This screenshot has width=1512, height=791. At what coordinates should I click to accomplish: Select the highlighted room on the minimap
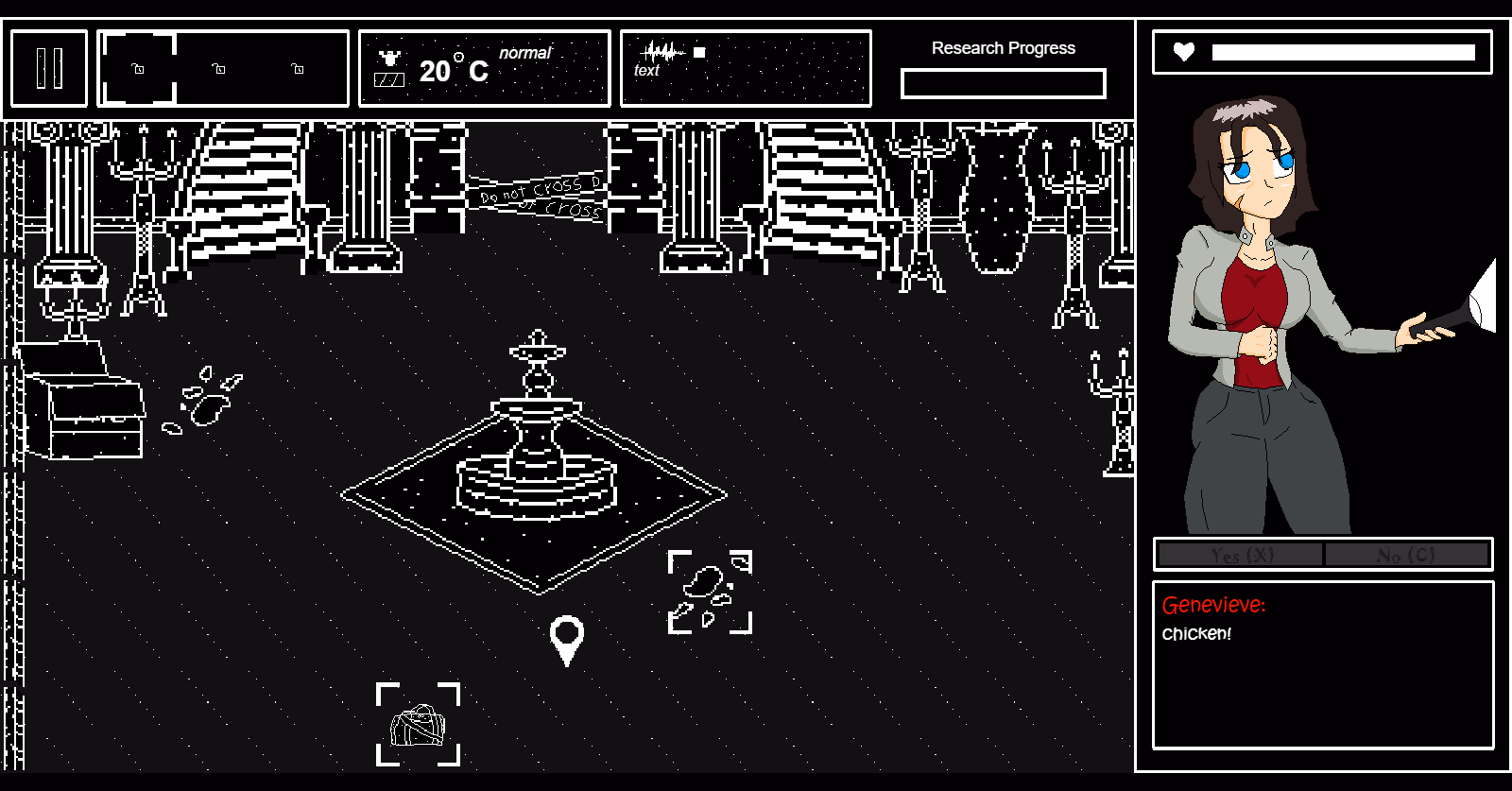point(138,68)
